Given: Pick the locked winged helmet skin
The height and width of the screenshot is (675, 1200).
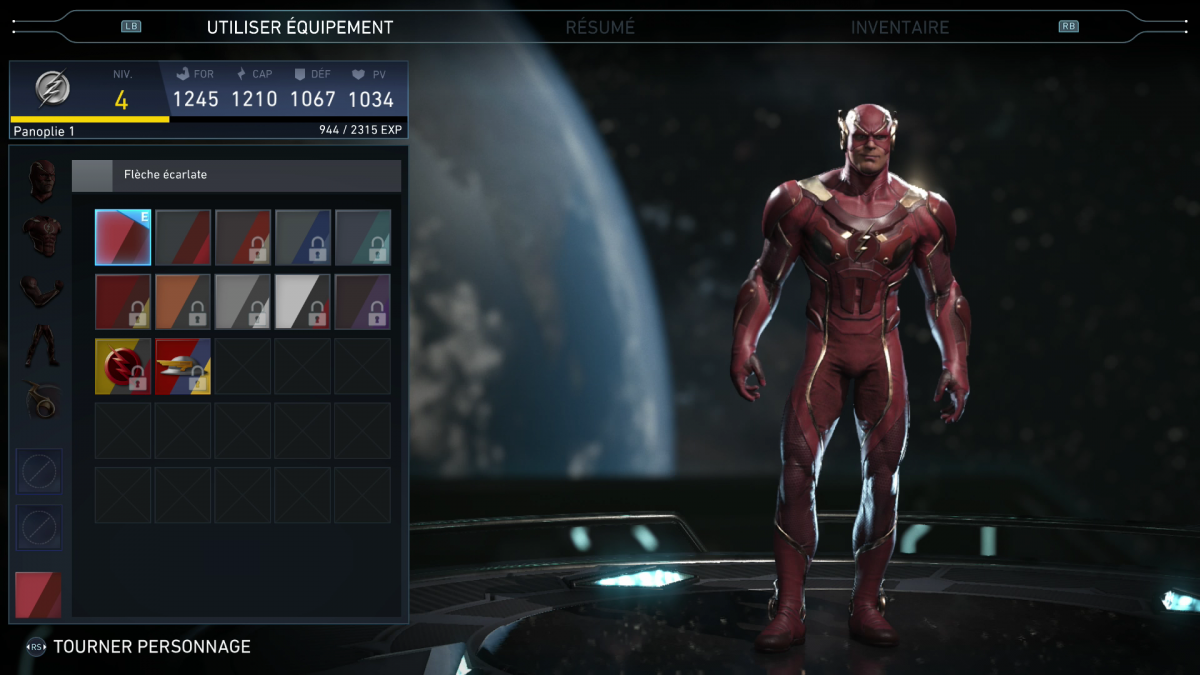Looking at the screenshot, I should (x=183, y=366).
